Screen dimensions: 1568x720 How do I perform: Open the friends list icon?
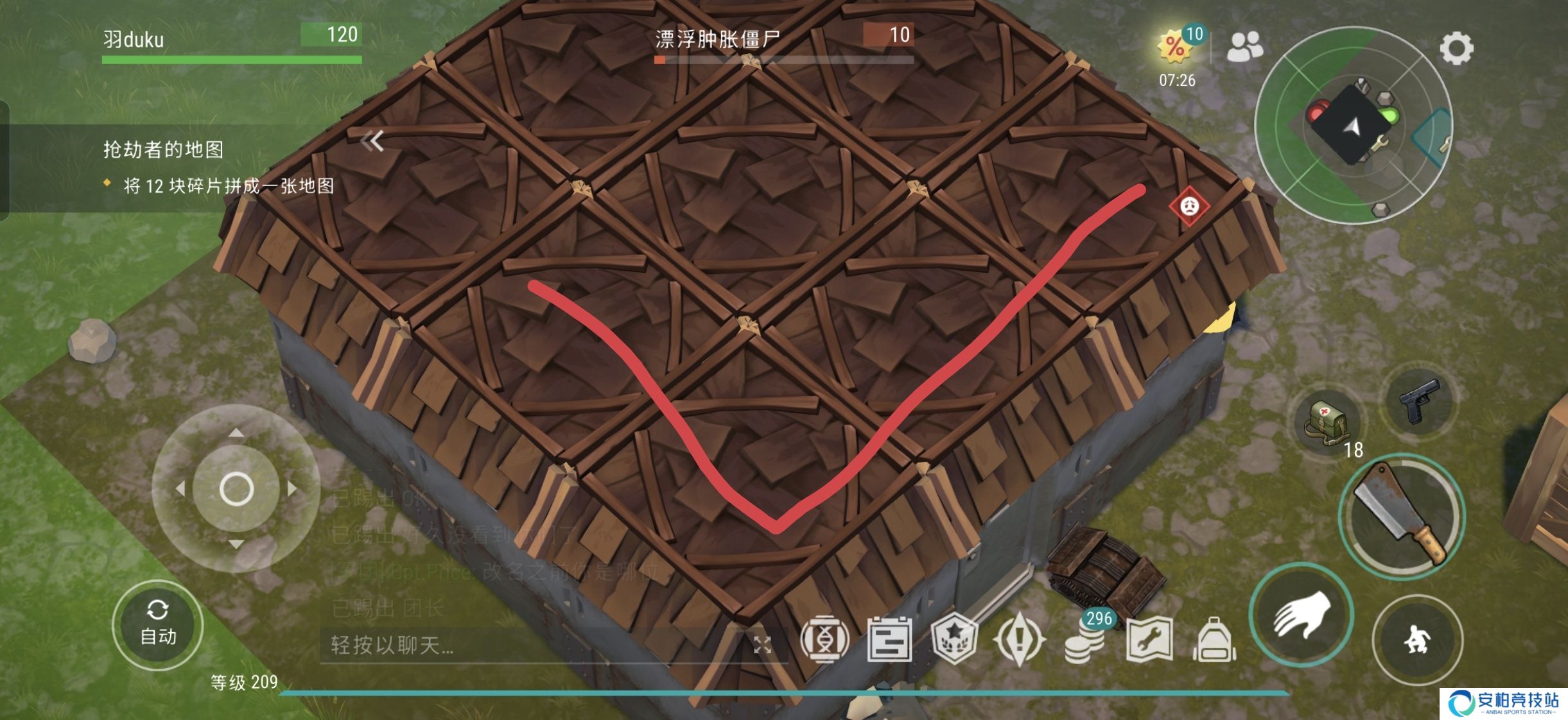click(x=1244, y=46)
